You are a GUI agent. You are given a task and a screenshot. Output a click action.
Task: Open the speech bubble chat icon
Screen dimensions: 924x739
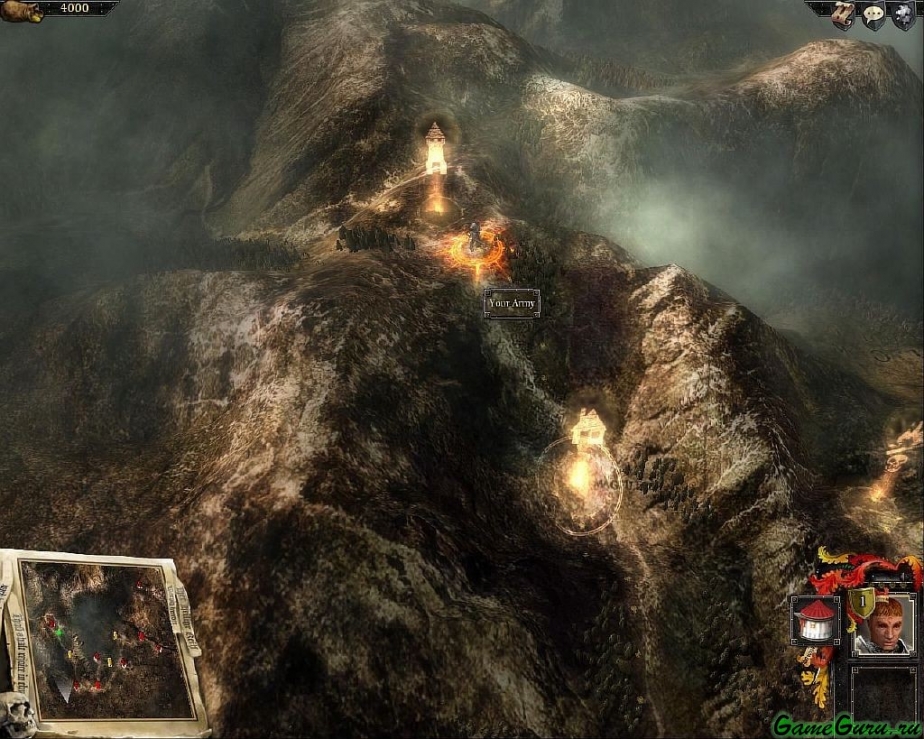tap(871, 15)
